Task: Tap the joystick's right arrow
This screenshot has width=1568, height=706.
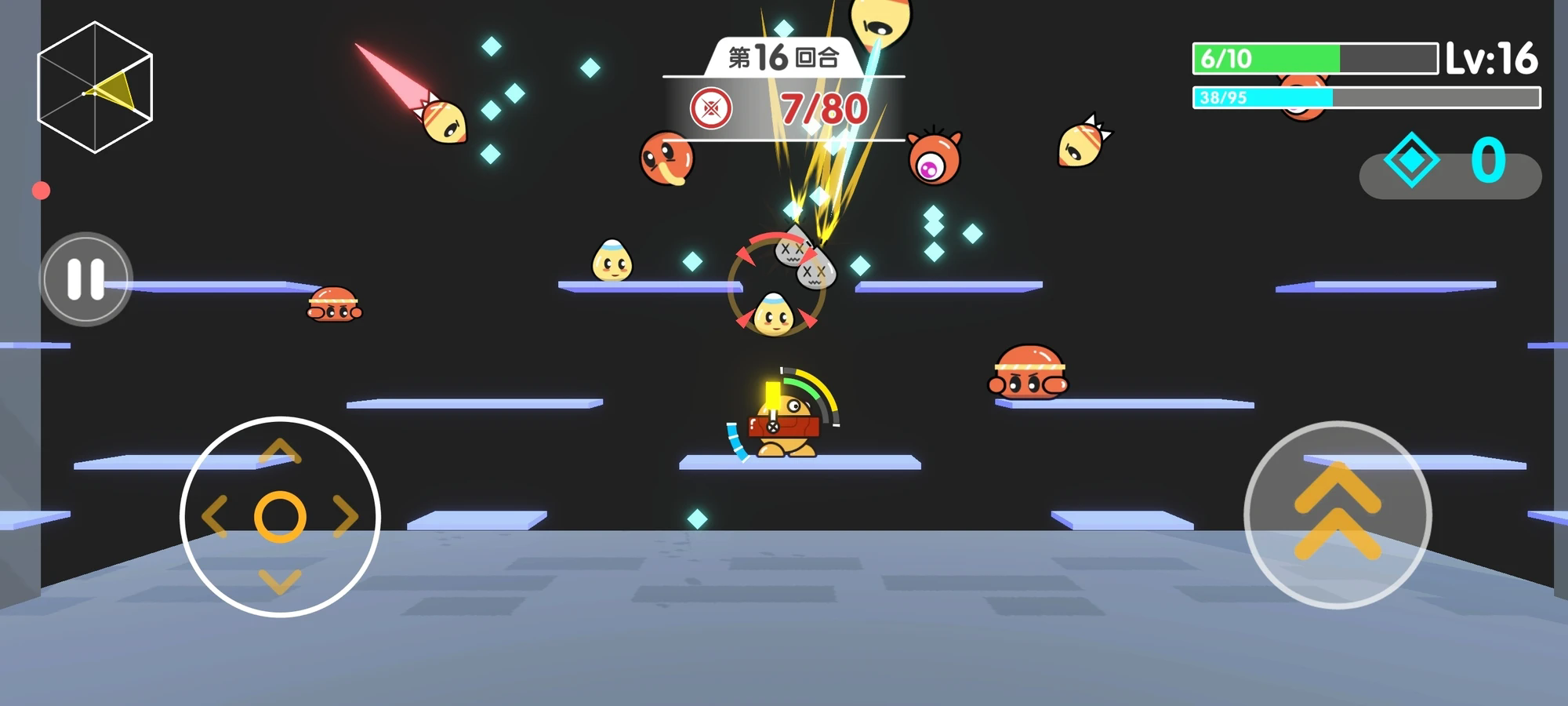Action: pos(345,516)
